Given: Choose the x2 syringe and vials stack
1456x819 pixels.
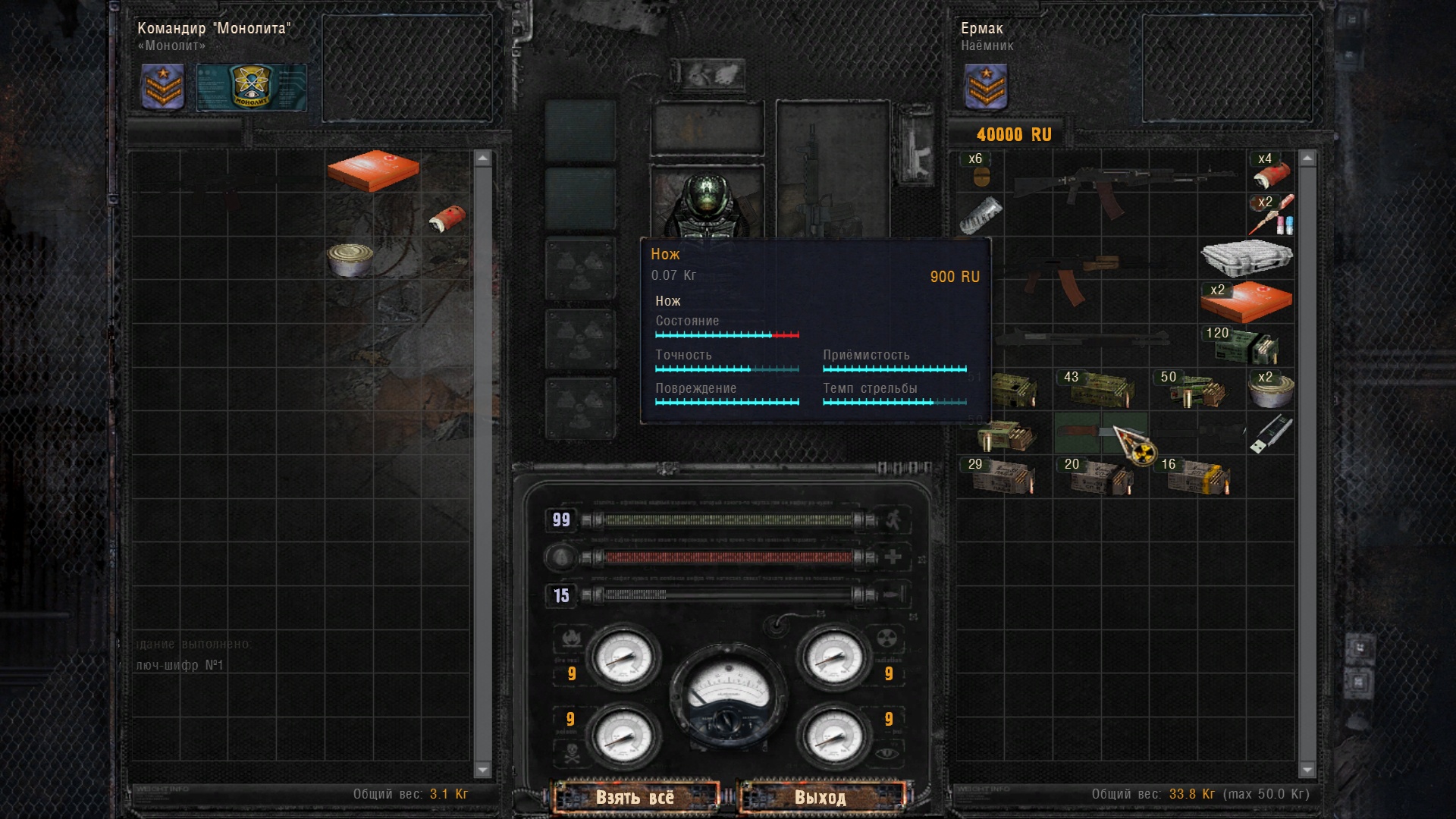Looking at the screenshot, I should click(x=1271, y=215).
